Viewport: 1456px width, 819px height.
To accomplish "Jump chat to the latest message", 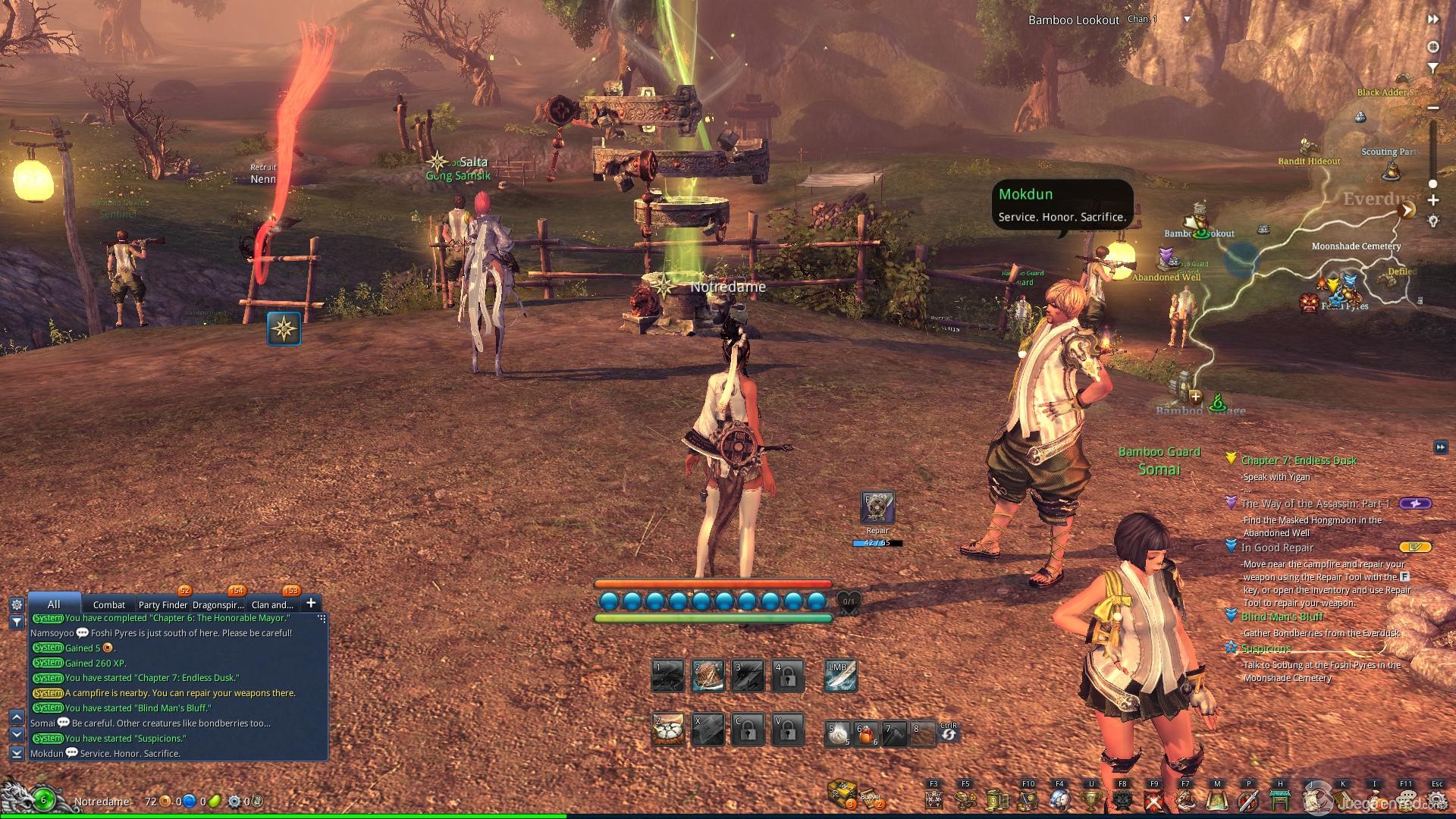I will [17, 753].
